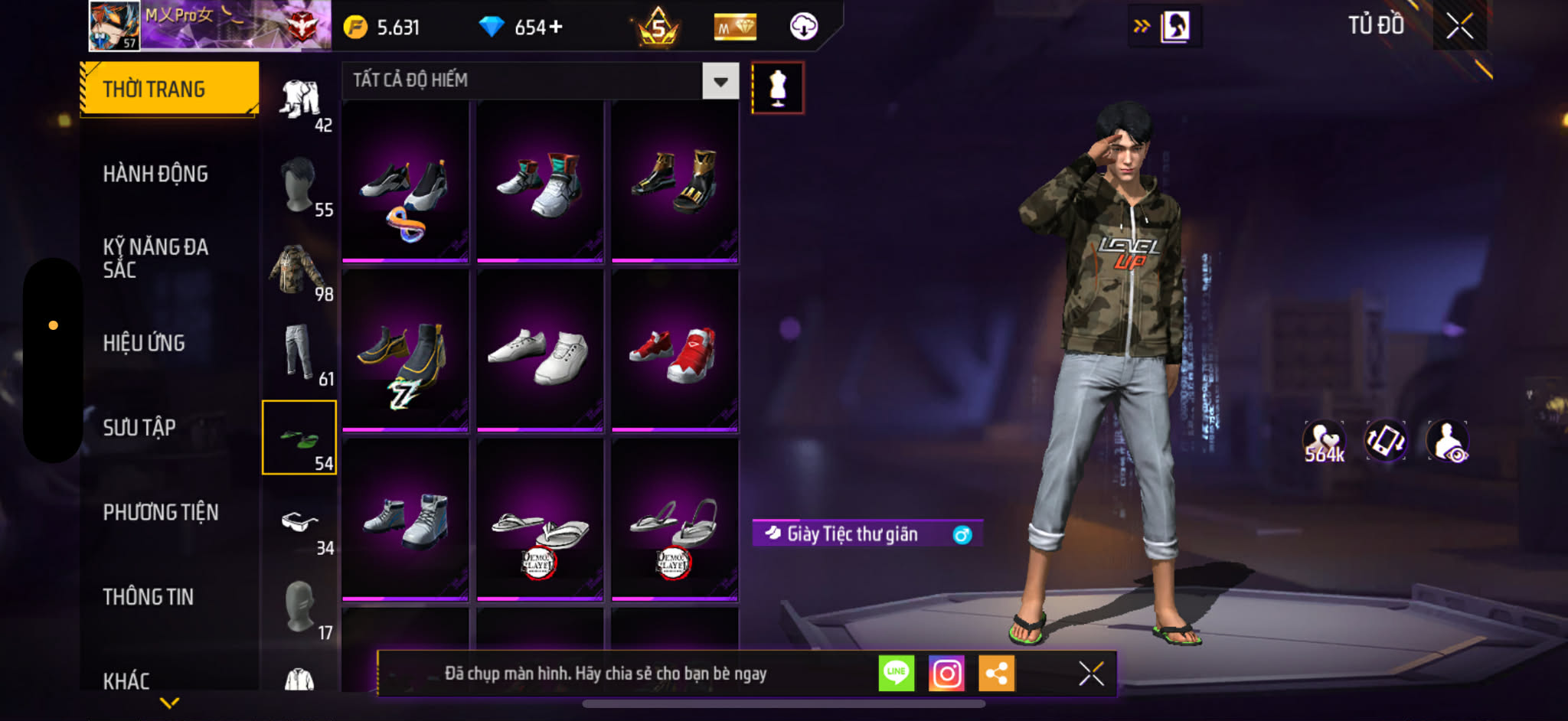Share the screenshot via LINE
This screenshot has width=1568, height=721.
tap(897, 674)
